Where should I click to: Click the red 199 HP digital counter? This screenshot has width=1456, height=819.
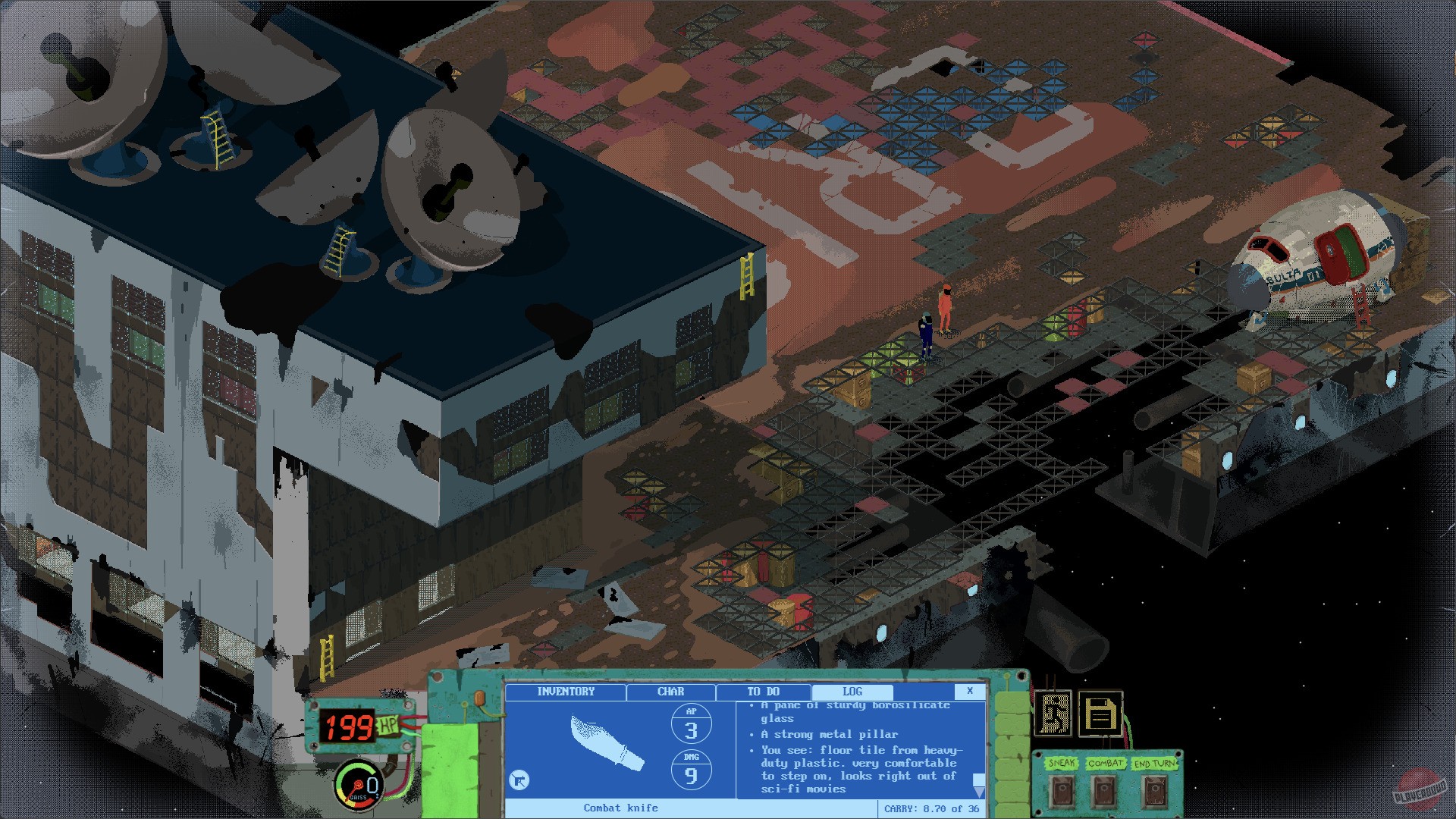[346, 726]
